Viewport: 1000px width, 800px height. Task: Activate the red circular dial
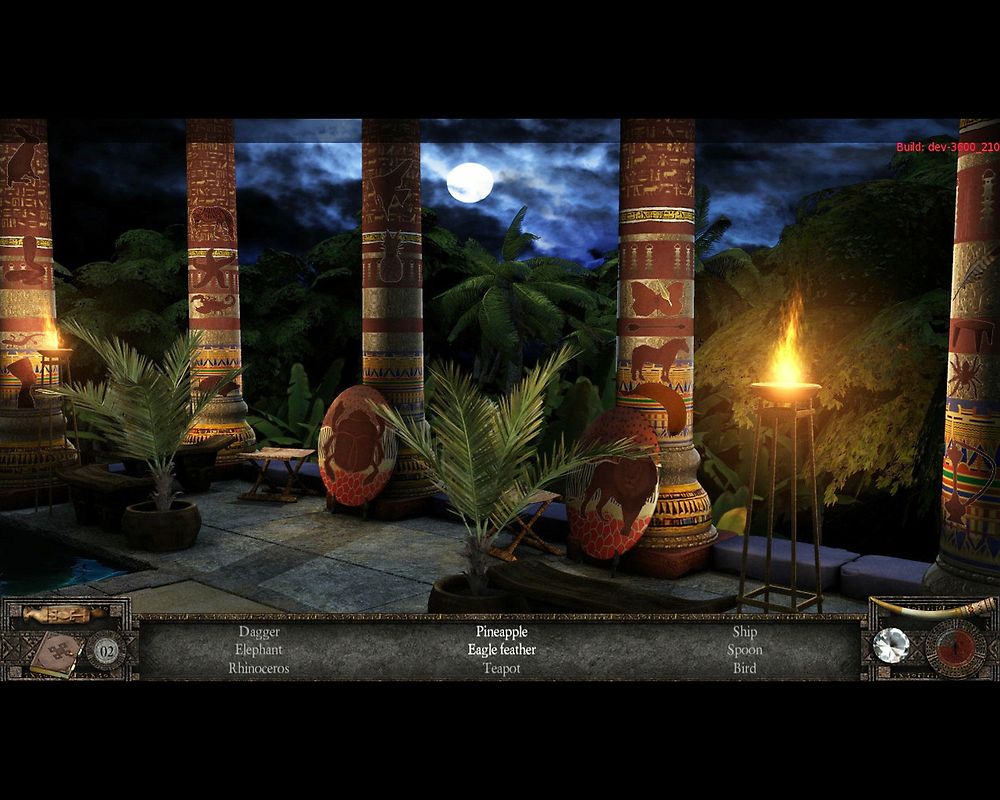pyautogui.click(x=956, y=648)
